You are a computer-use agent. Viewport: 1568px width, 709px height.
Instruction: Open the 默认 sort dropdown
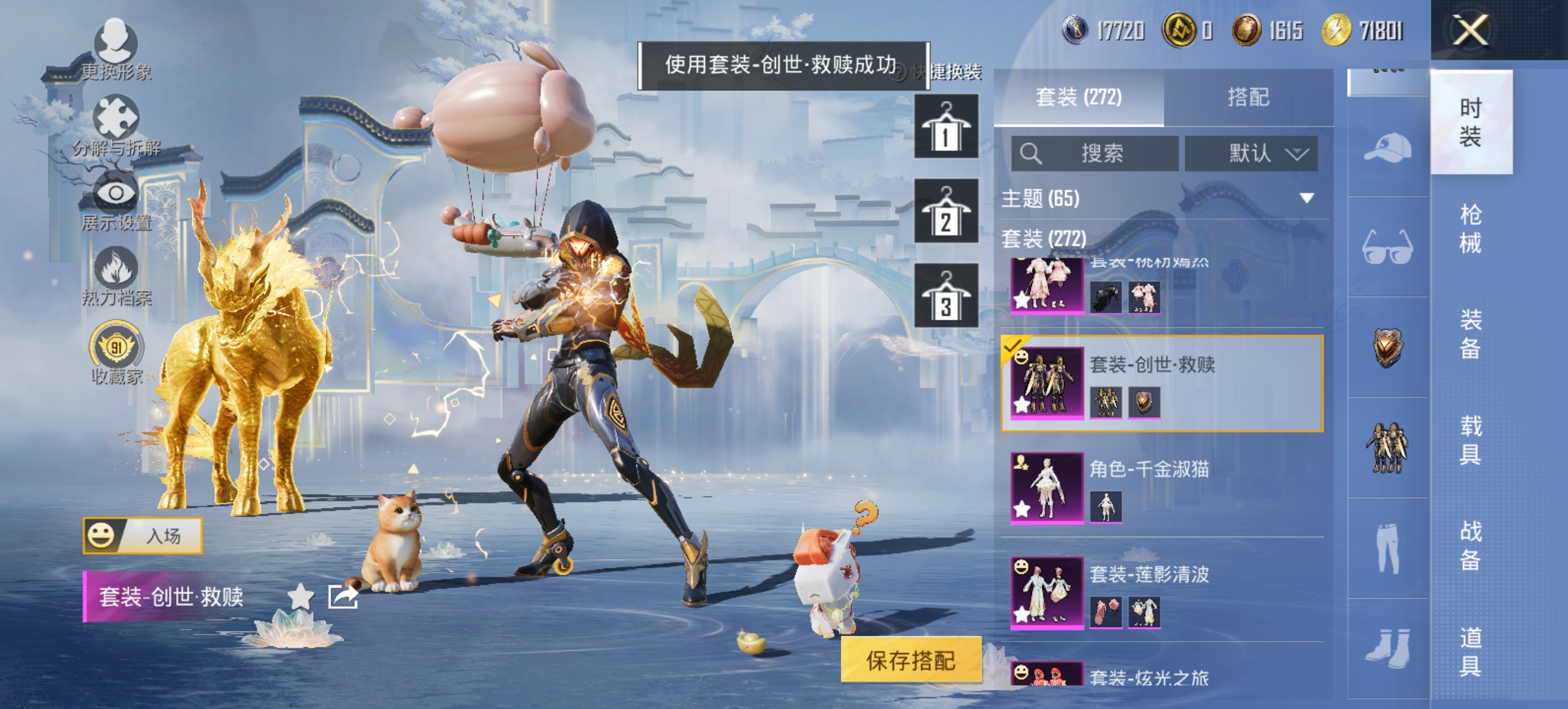1251,154
